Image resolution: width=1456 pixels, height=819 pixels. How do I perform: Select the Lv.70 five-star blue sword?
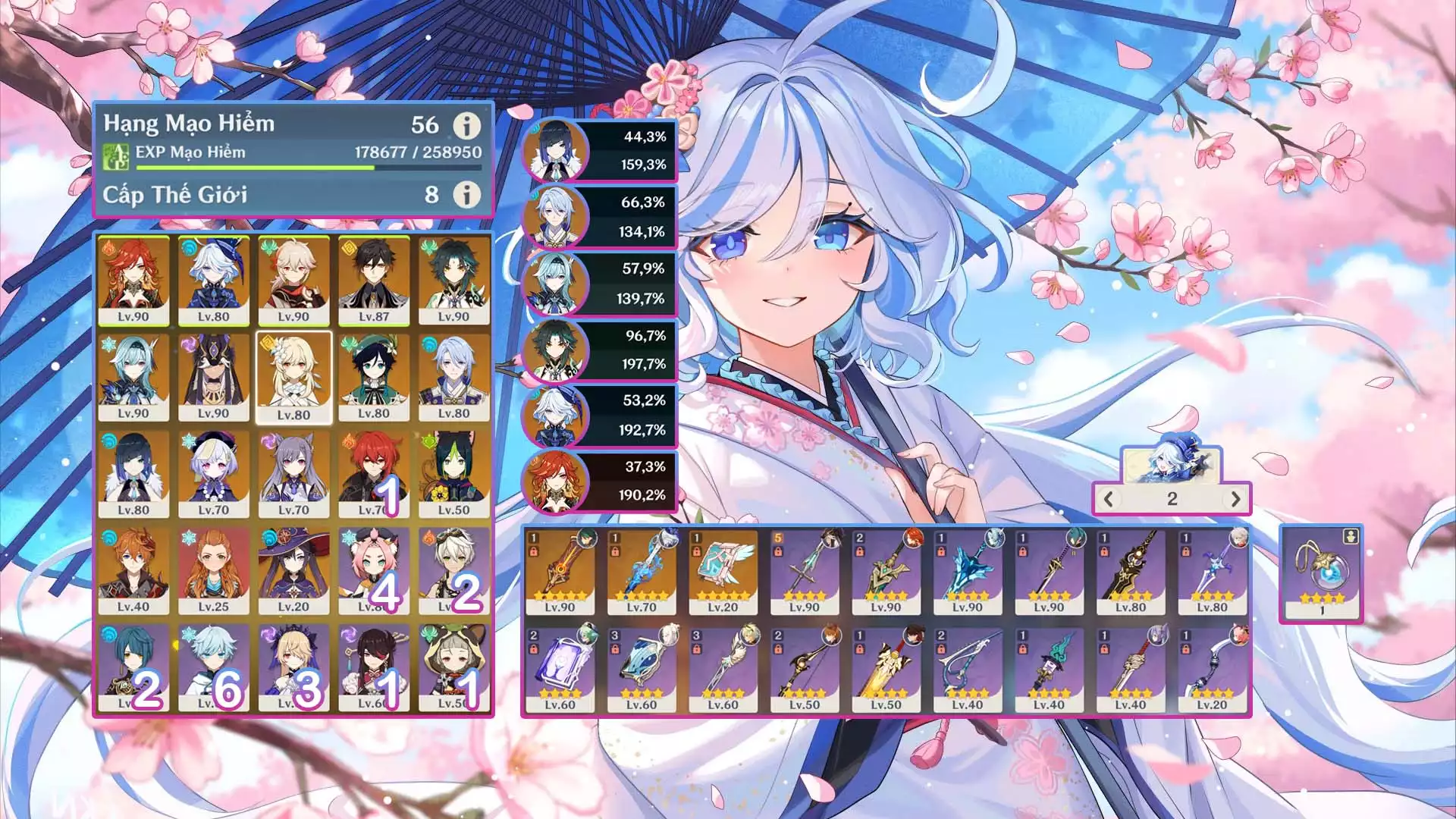tap(642, 573)
